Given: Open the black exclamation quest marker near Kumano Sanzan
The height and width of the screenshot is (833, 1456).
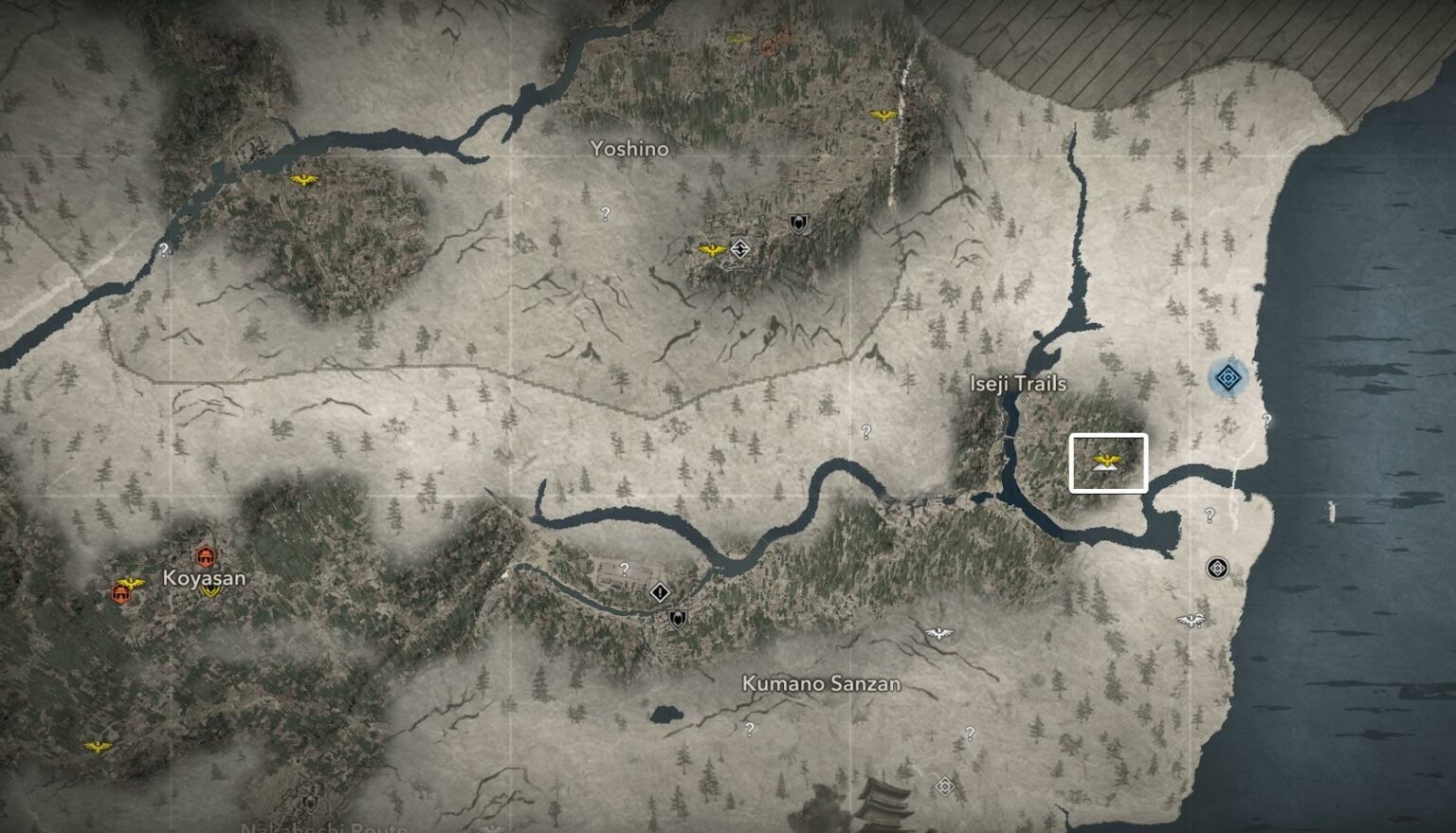Looking at the screenshot, I should tap(660, 592).
